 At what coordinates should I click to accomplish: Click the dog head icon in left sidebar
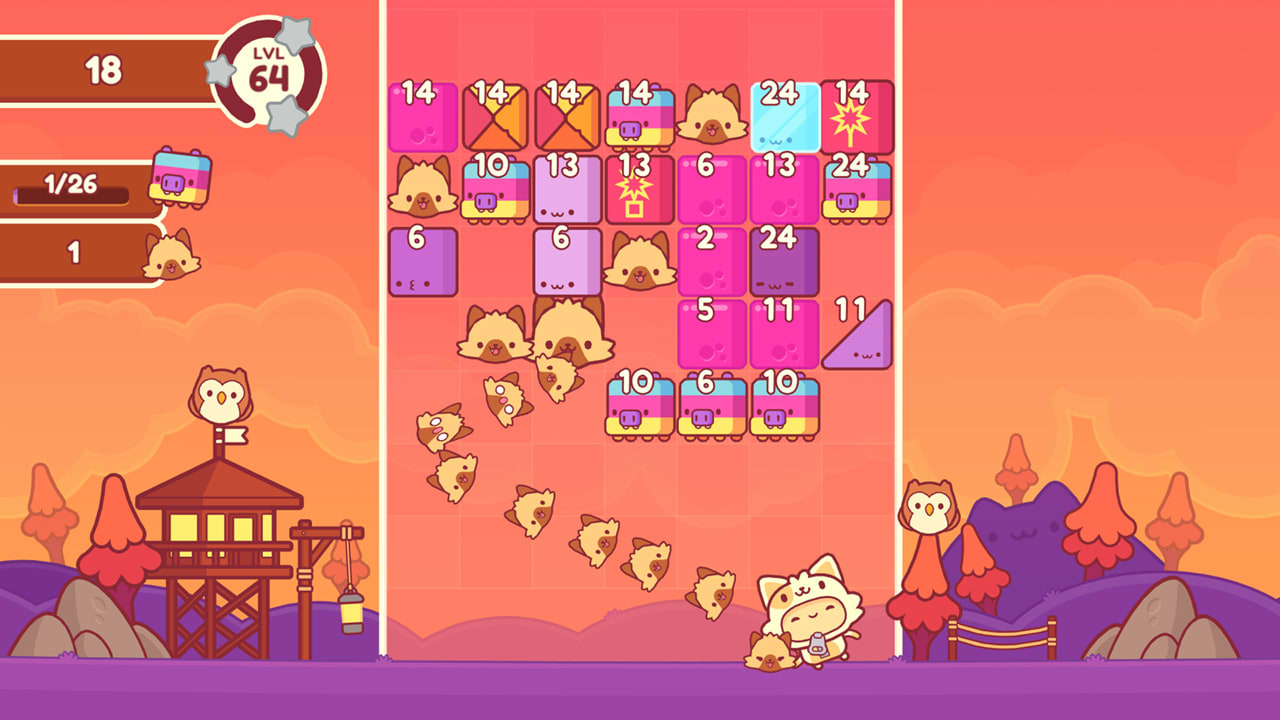pyautogui.click(x=170, y=256)
